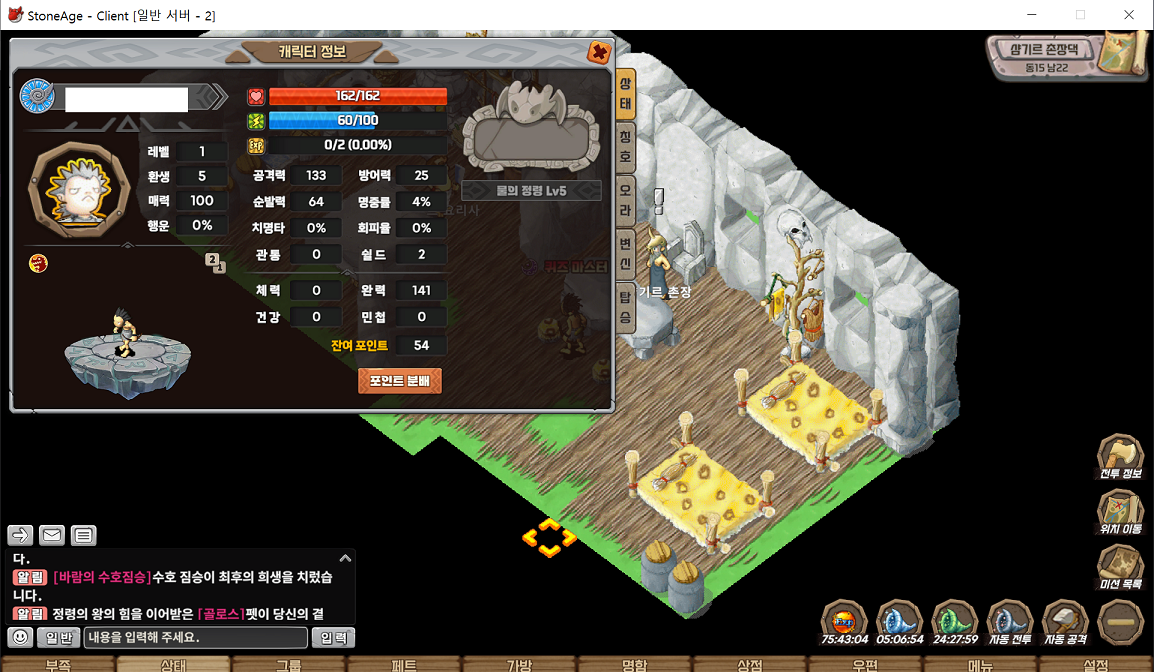Screen dimensions: 1154x672
Task: Show the 탑승 mount tab
Action: pos(625,307)
